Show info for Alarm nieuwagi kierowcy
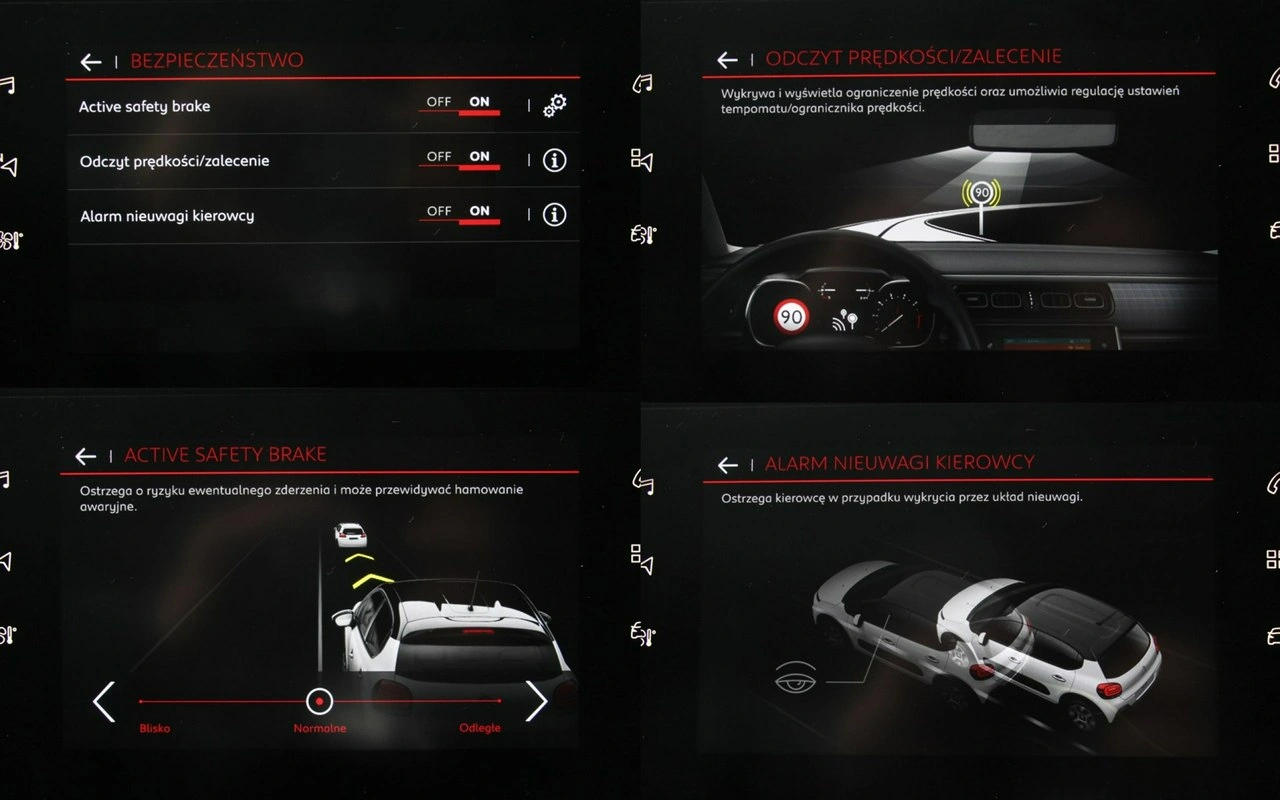This screenshot has height=800, width=1280. coord(554,214)
